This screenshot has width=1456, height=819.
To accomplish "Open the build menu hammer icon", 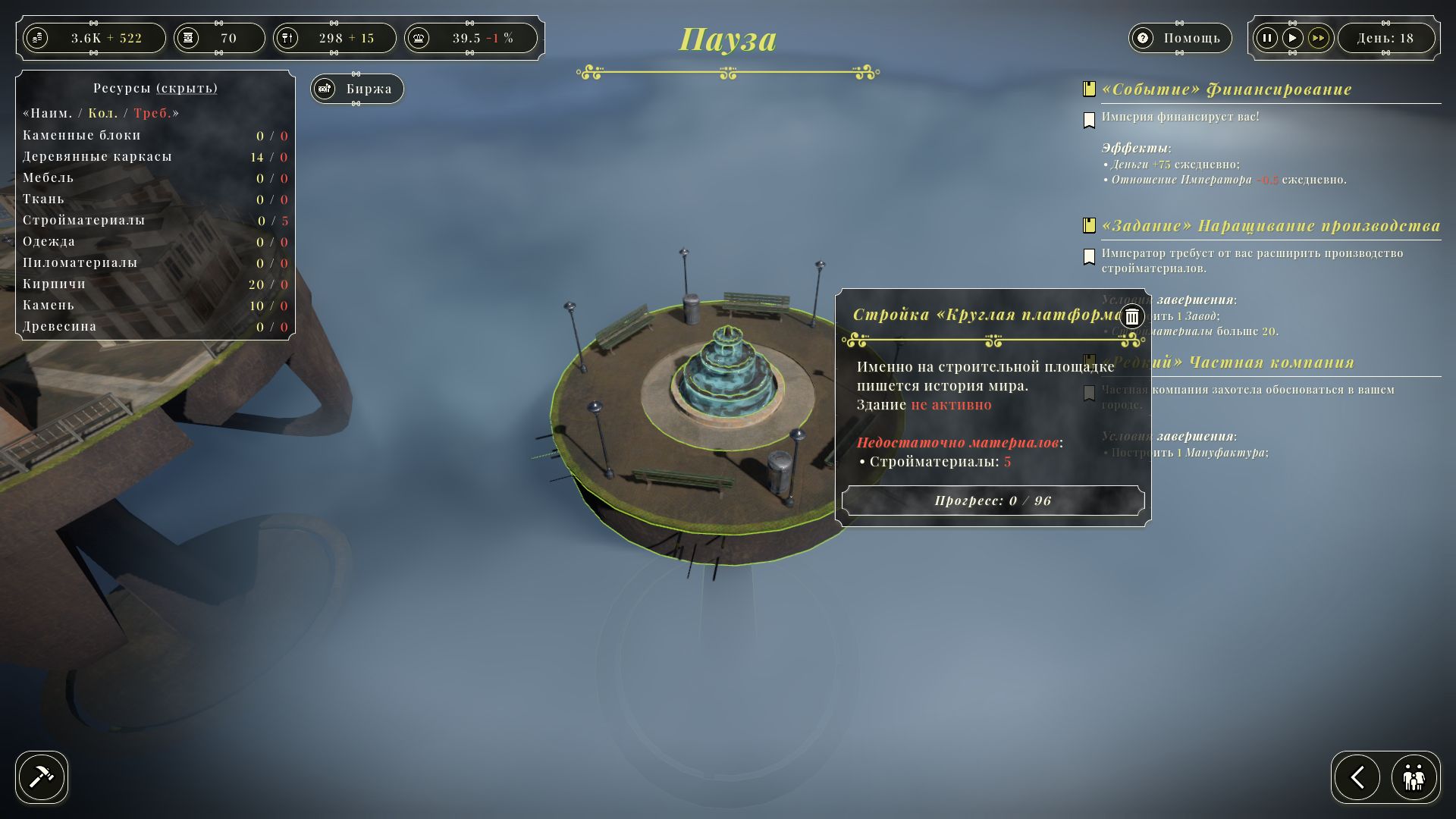I will coord(42,777).
